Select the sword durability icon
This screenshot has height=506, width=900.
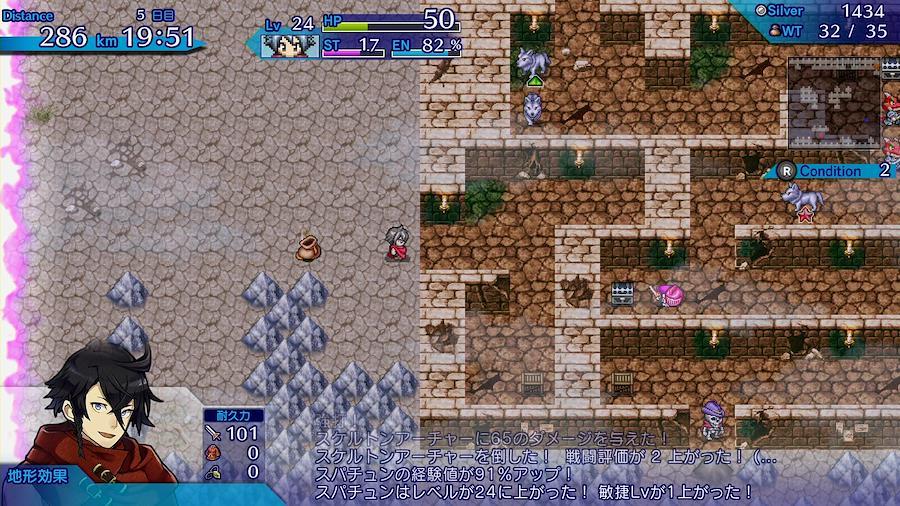pyautogui.click(x=214, y=433)
